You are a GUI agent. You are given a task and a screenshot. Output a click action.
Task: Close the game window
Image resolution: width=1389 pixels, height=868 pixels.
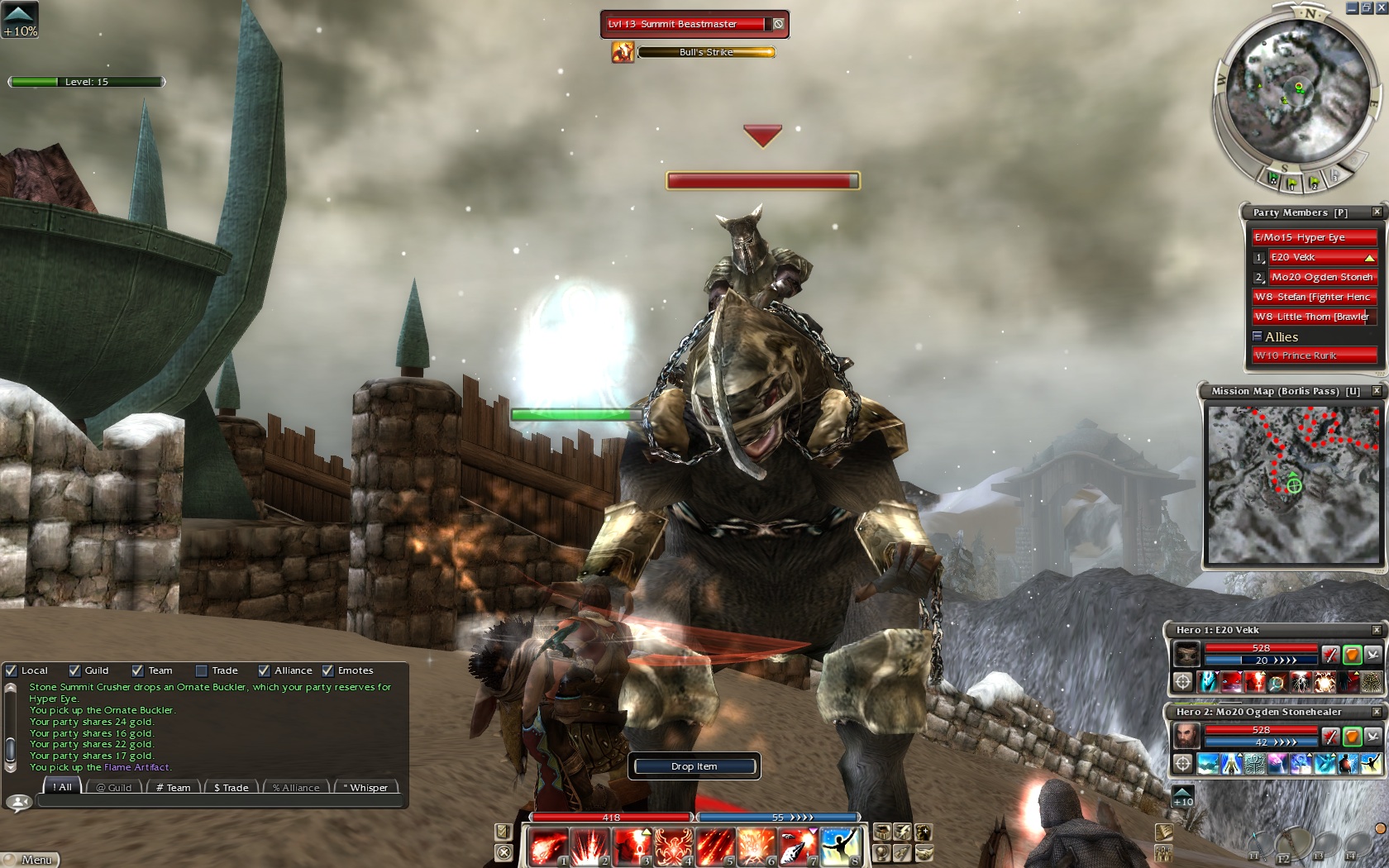point(1381,7)
